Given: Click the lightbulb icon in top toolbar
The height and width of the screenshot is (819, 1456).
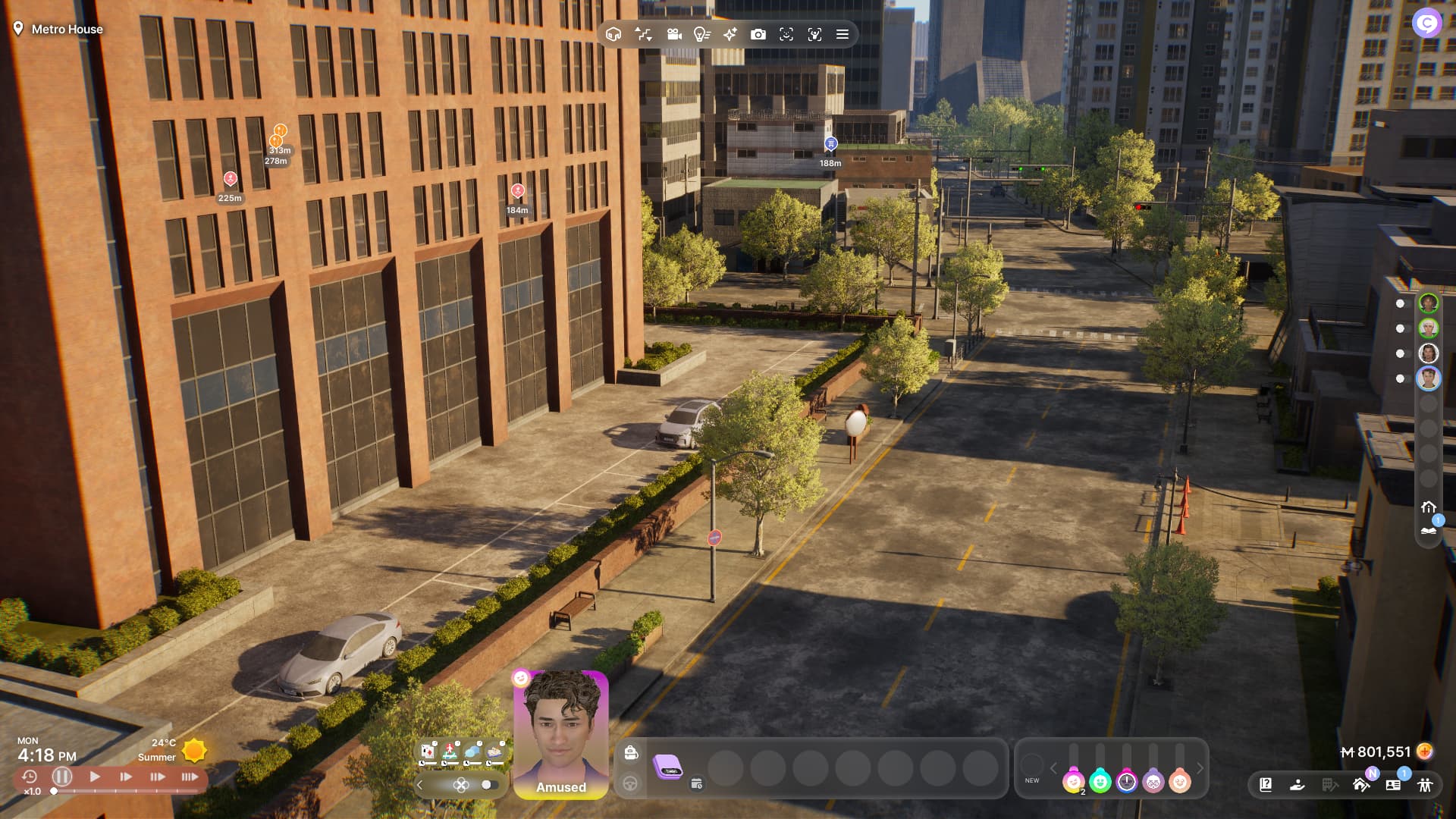Looking at the screenshot, I should [x=701, y=34].
